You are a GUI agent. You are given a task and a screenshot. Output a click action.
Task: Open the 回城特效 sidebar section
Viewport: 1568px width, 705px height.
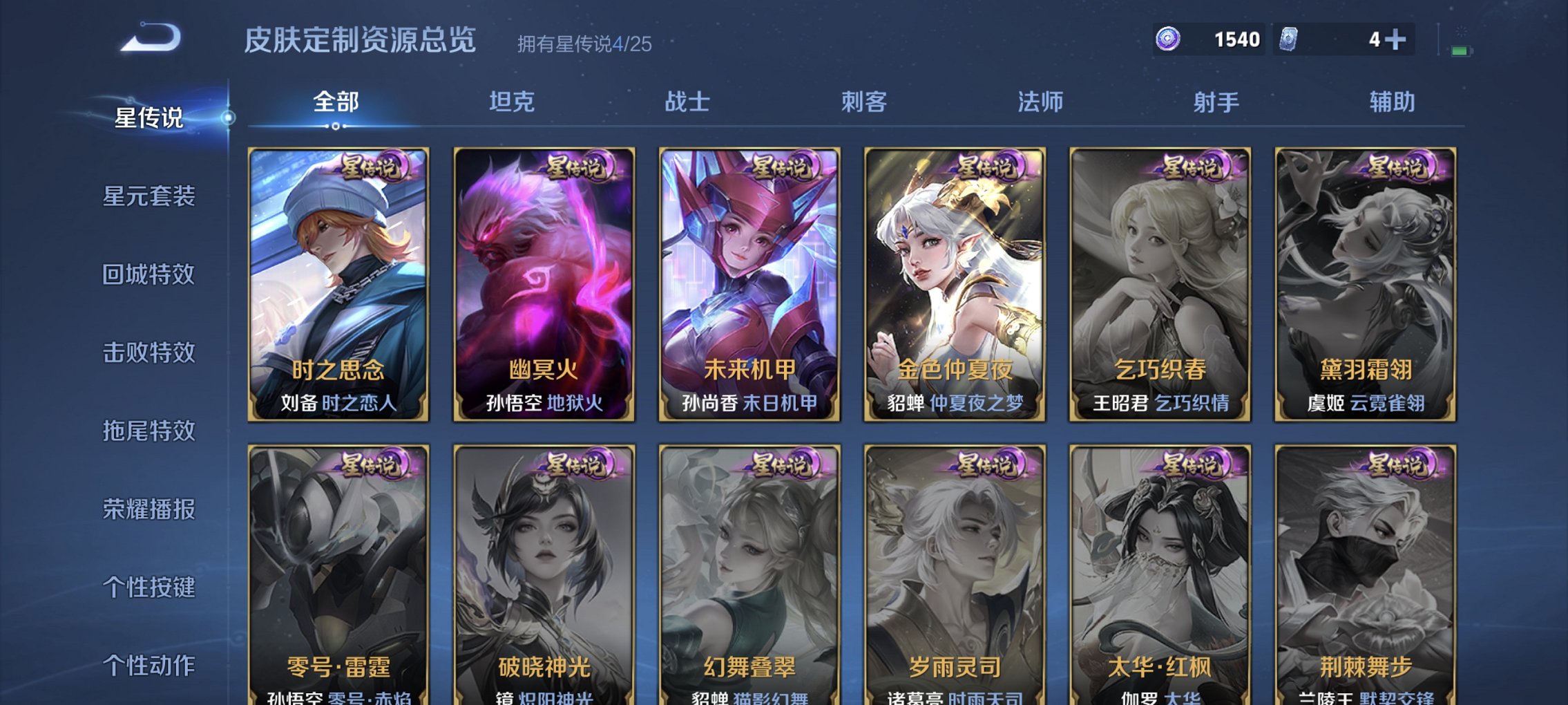pyautogui.click(x=149, y=275)
